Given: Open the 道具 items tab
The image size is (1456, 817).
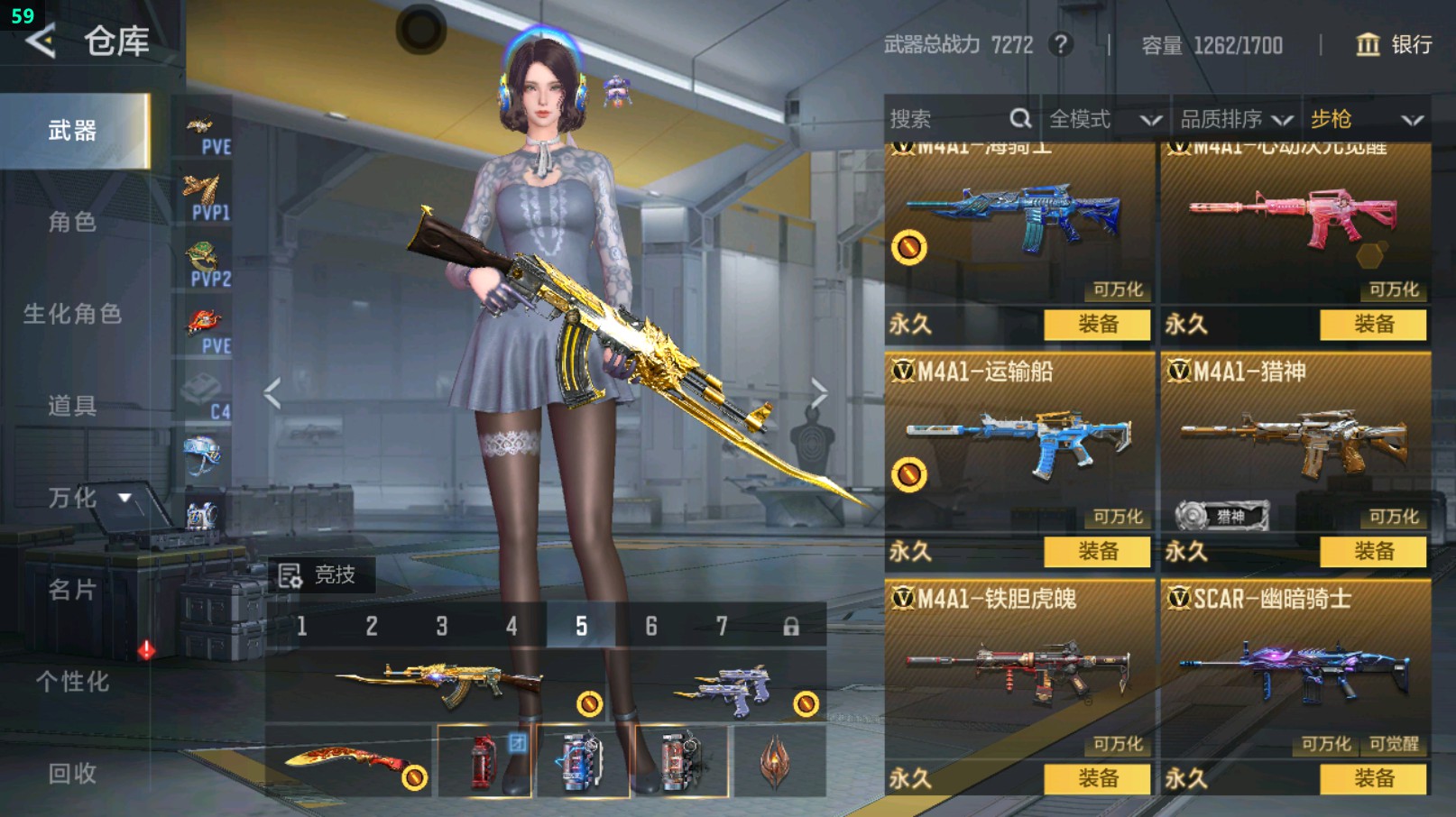Looking at the screenshot, I should 73,406.
